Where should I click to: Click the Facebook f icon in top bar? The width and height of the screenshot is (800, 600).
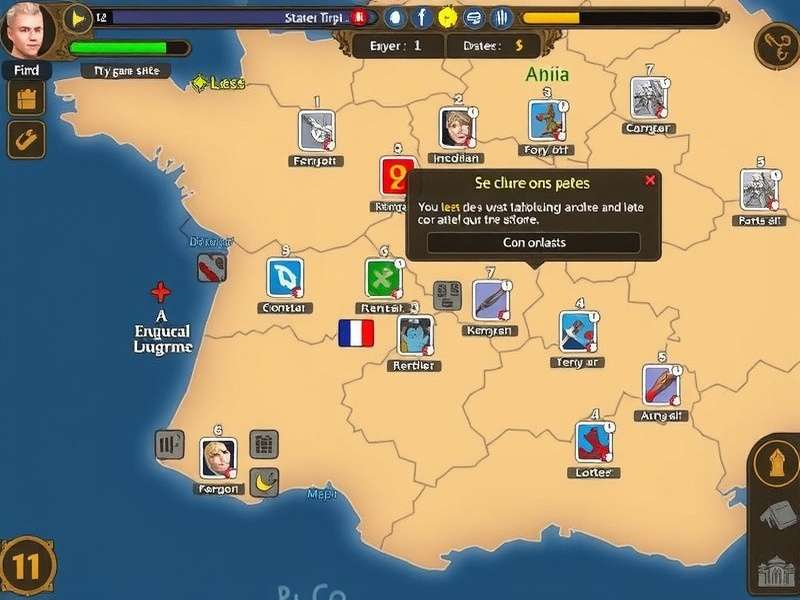click(x=421, y=17)
